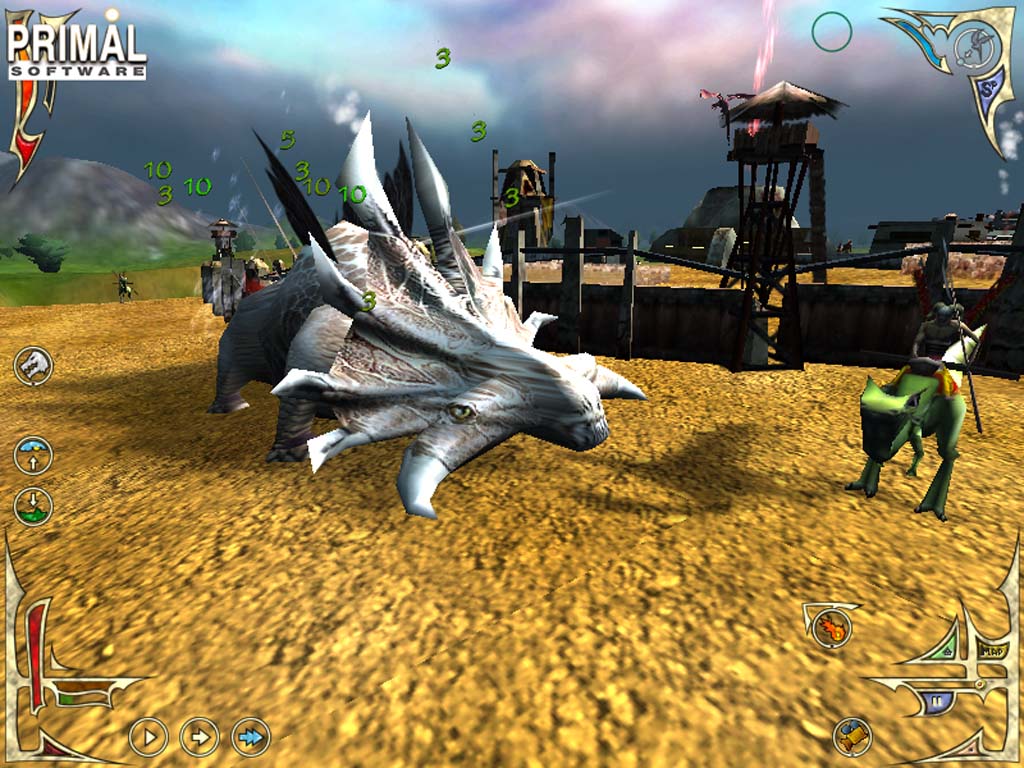Image resolution: width=1024 pixels, height=768 pixels.
Task: Click the teal circle indicator in the sky
Action: pos(831,32)
